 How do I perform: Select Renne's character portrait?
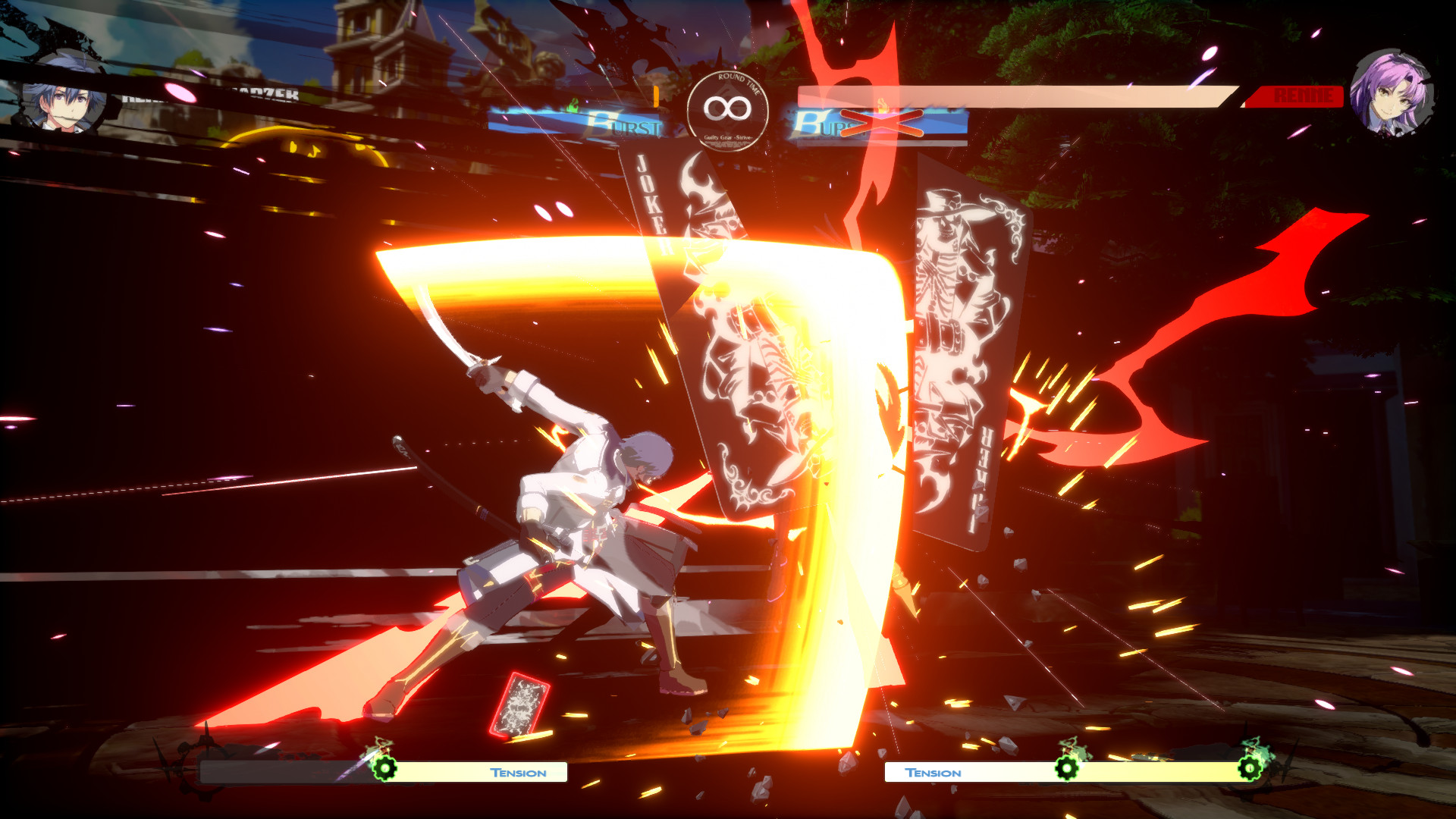[1395, 87]
